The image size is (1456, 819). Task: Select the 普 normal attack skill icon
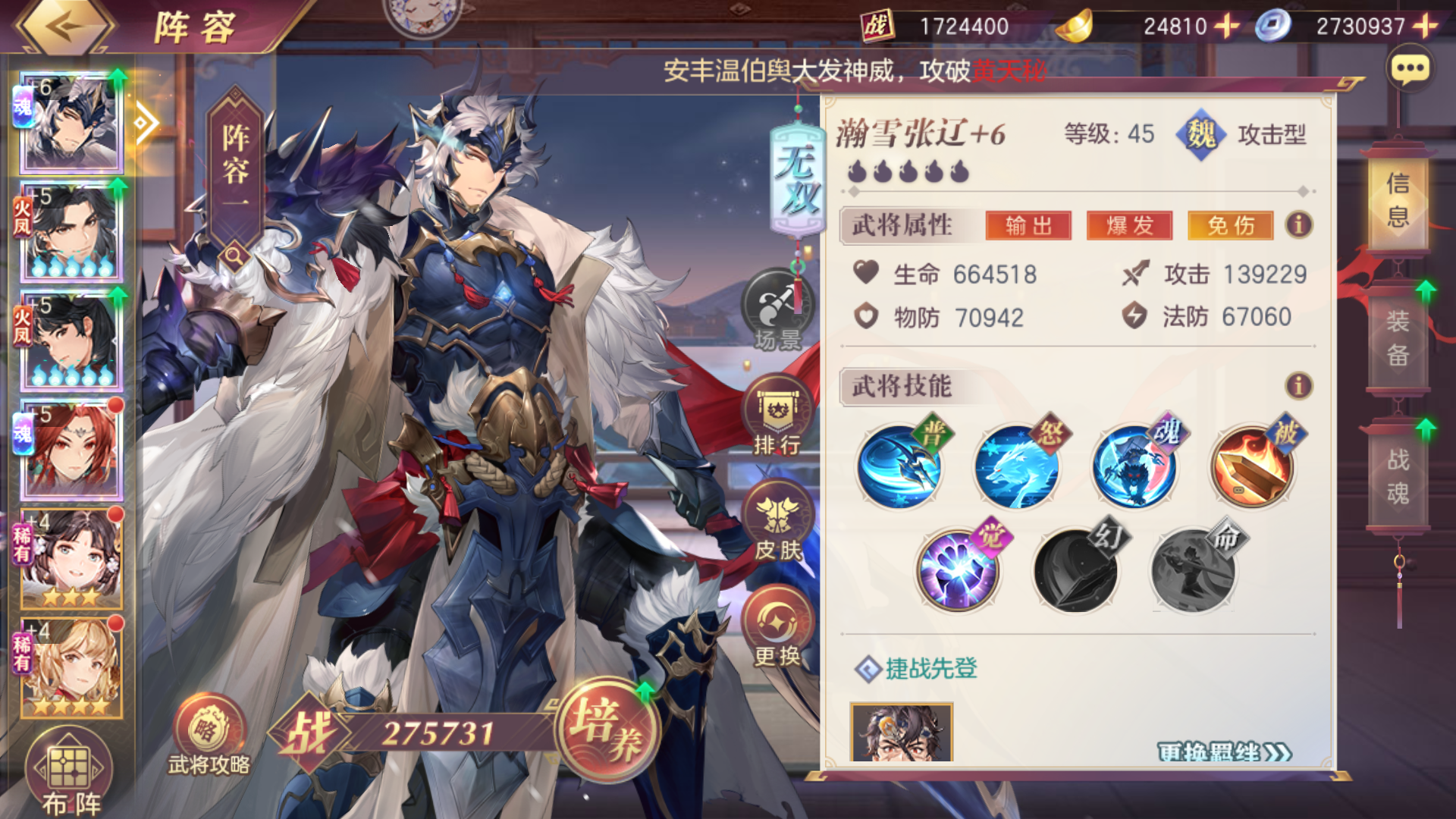coord(901,466)
